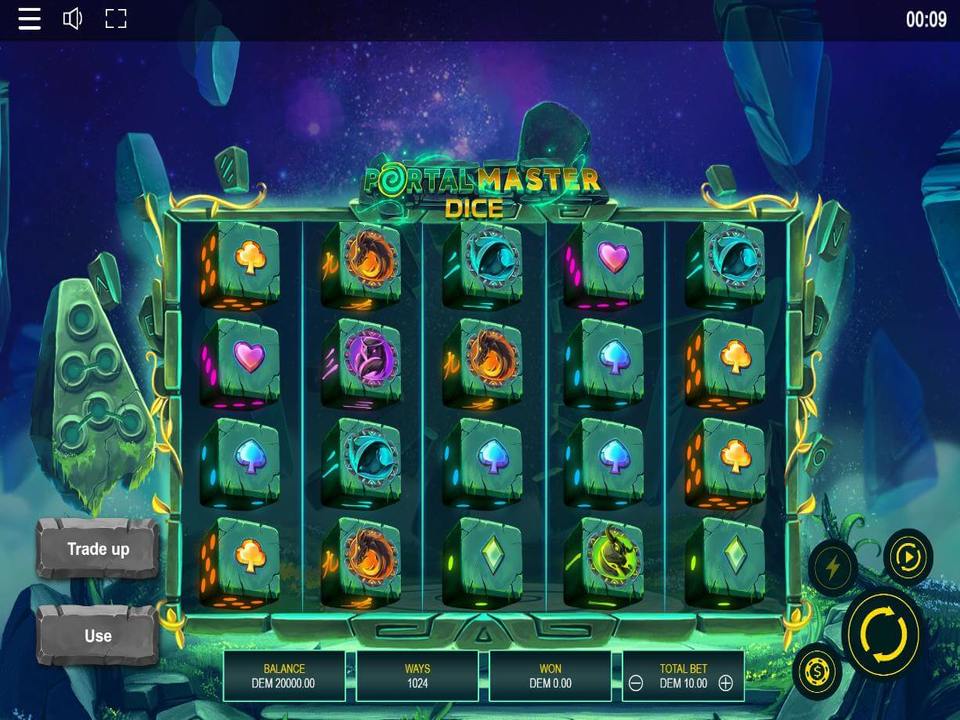Screen dimensions: 960x720
Task: Decrease total bet with the minus button
Action: (636, 684)
